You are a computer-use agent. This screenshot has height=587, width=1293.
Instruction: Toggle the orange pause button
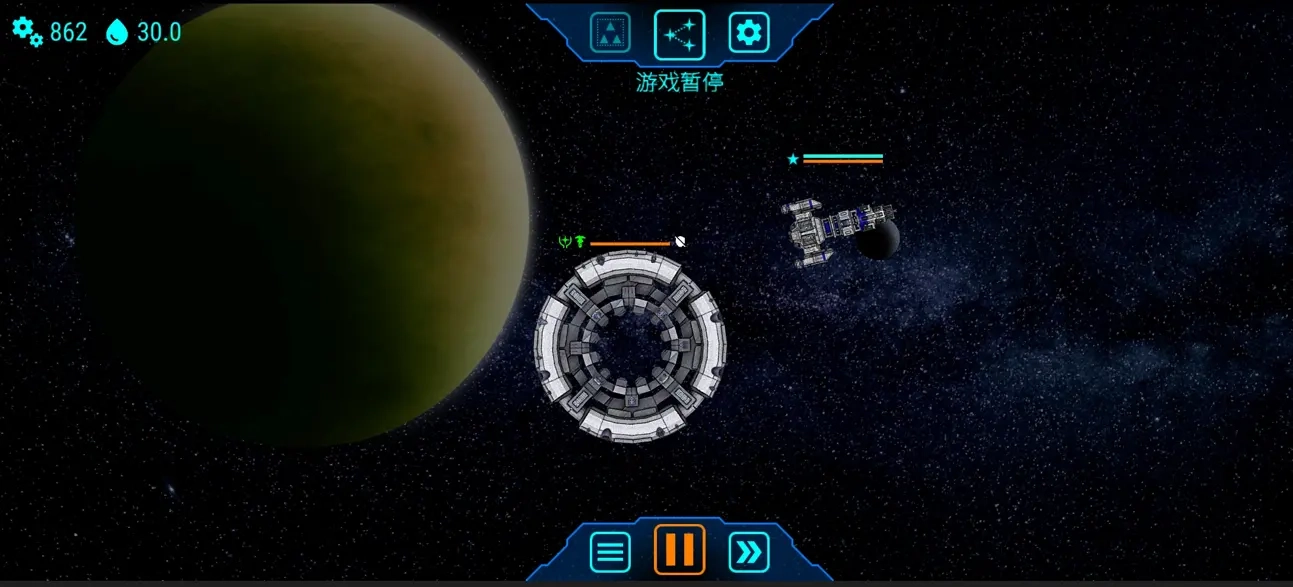[x=680, y=550]
